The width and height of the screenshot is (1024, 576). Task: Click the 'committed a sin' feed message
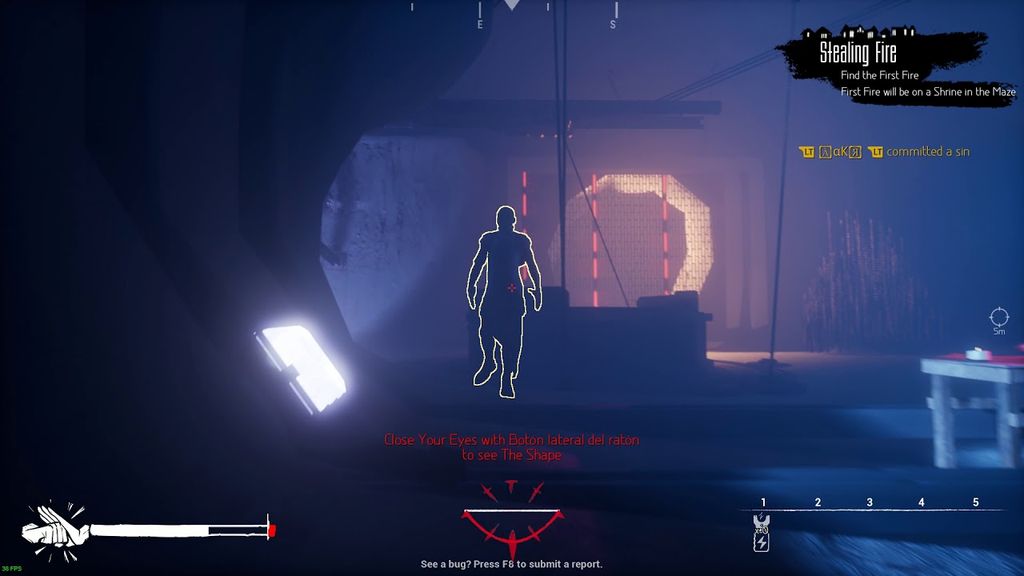[884, 152]
